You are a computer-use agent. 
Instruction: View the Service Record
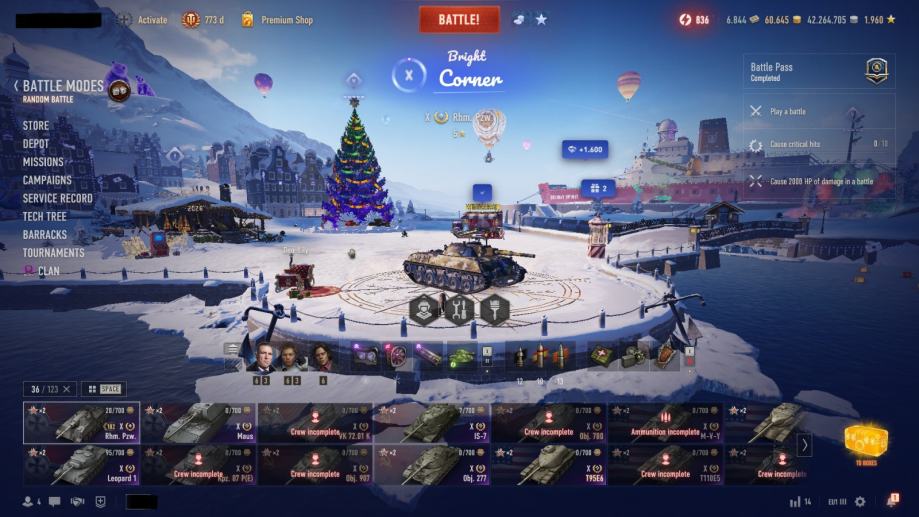point(57,198)
